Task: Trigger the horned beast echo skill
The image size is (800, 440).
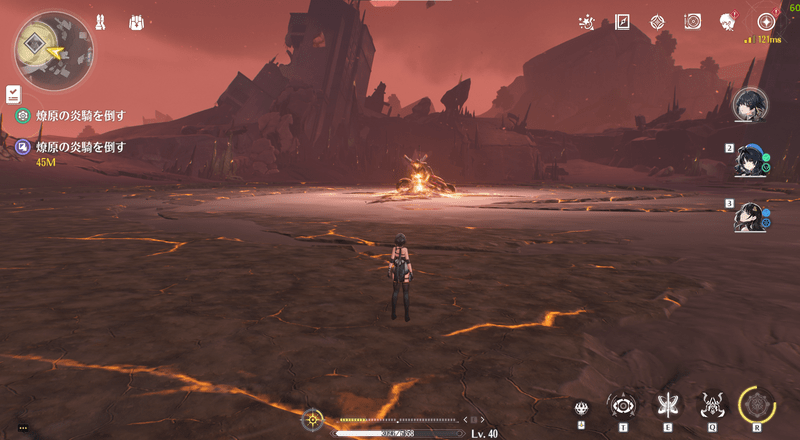Action: click(x=712, y=405)
